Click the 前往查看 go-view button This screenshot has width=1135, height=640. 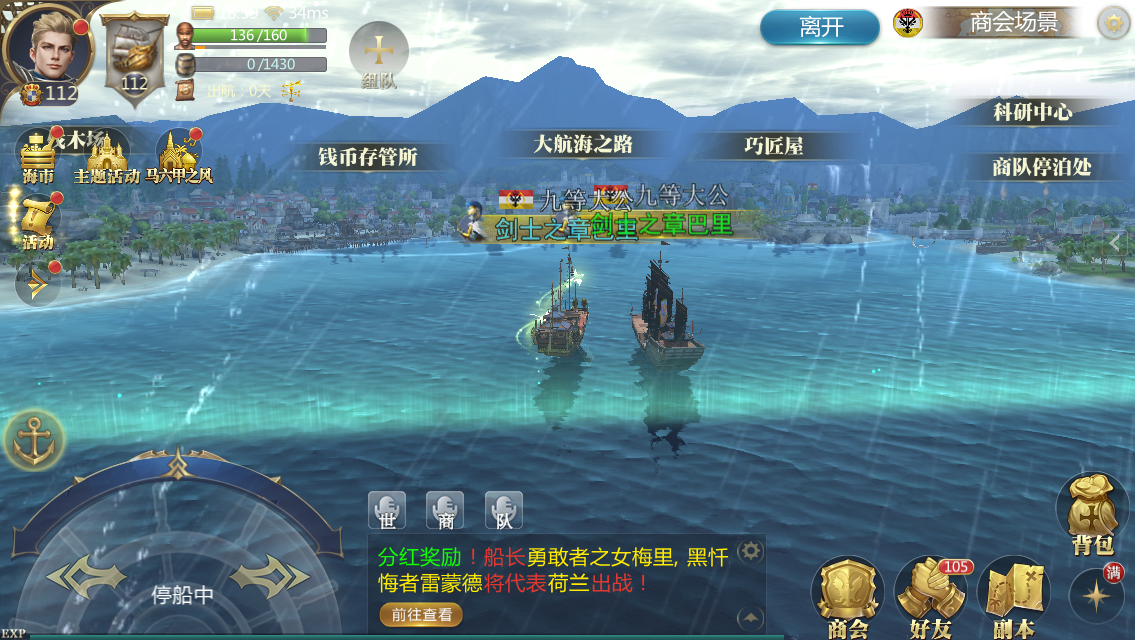point(421,615)
